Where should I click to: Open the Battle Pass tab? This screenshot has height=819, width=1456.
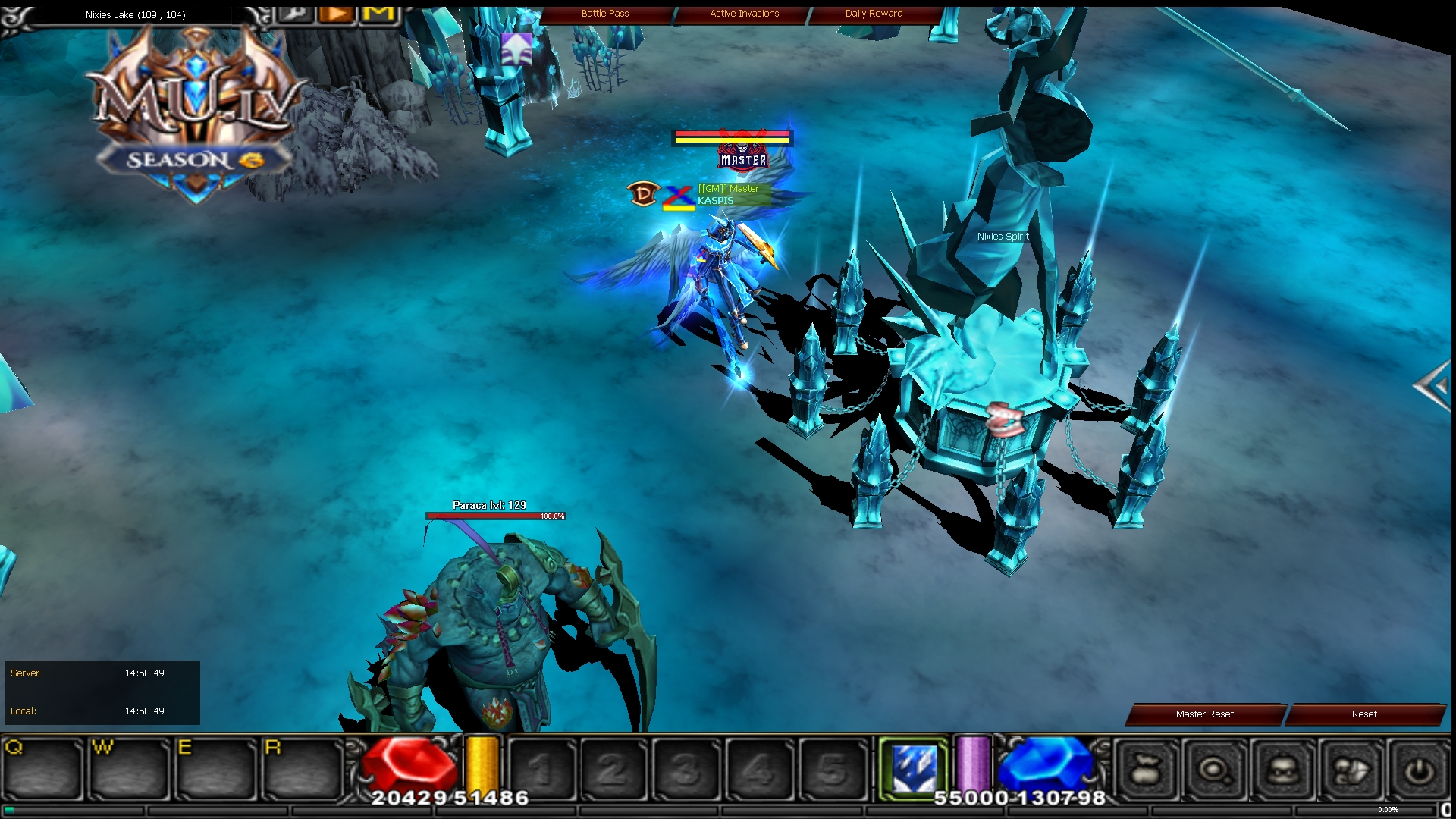coord(605,13)
